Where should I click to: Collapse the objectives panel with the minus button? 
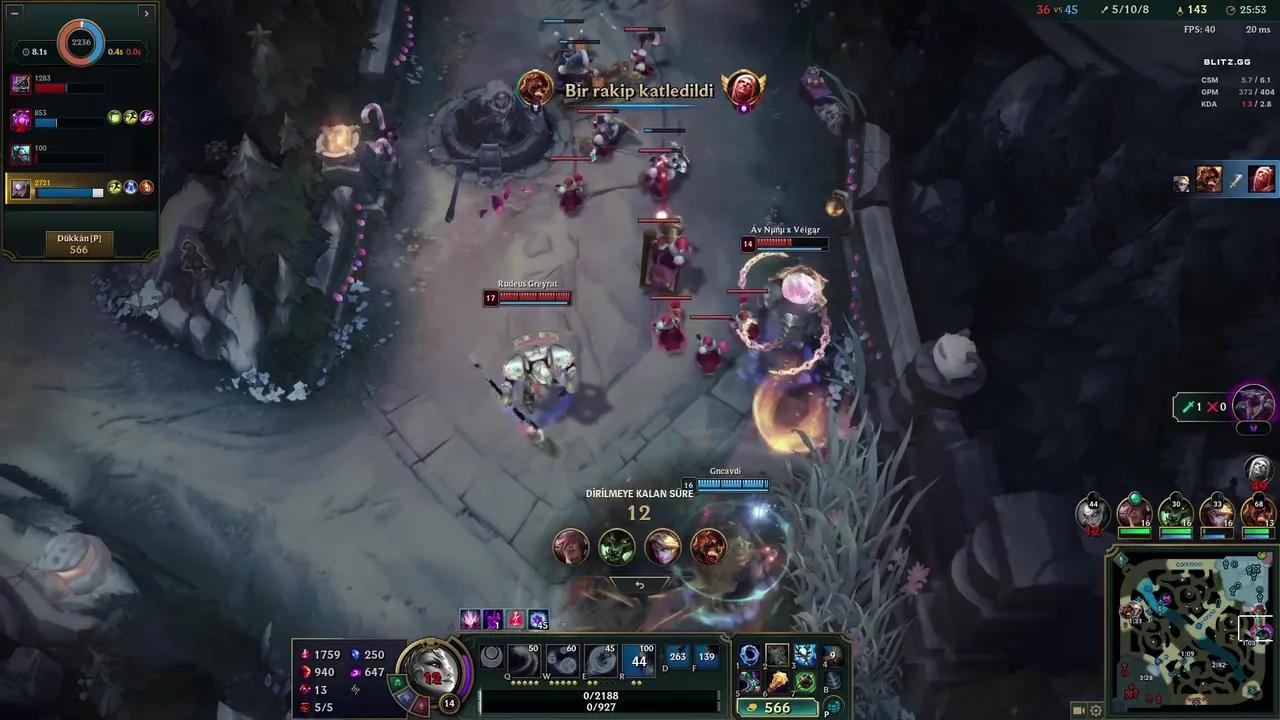coord(15,13)
